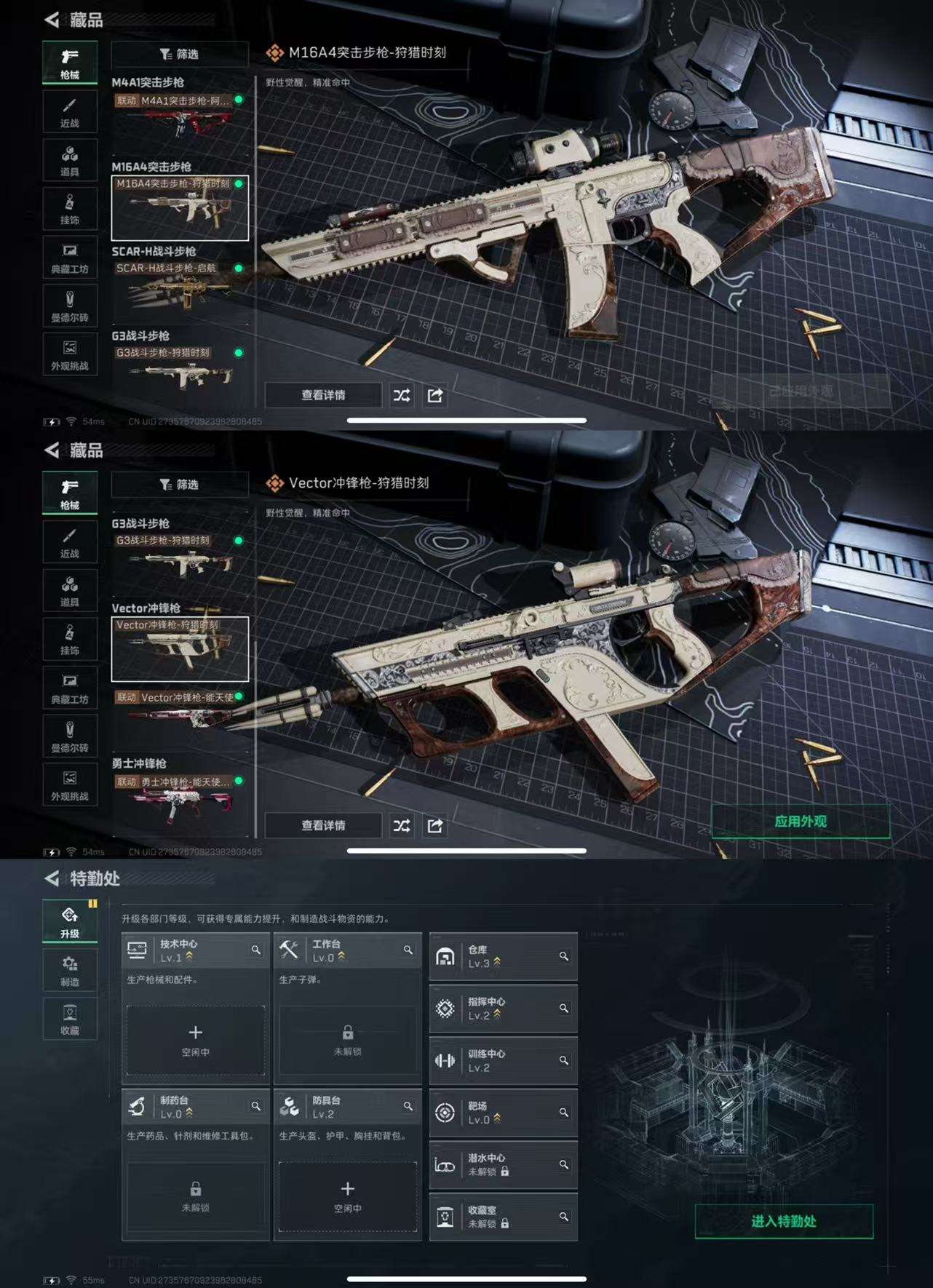Screen dimensions: 933x1288
Task: Choose the SCAR-H战斗步枪-启航 skin
Action: (180, 289)
